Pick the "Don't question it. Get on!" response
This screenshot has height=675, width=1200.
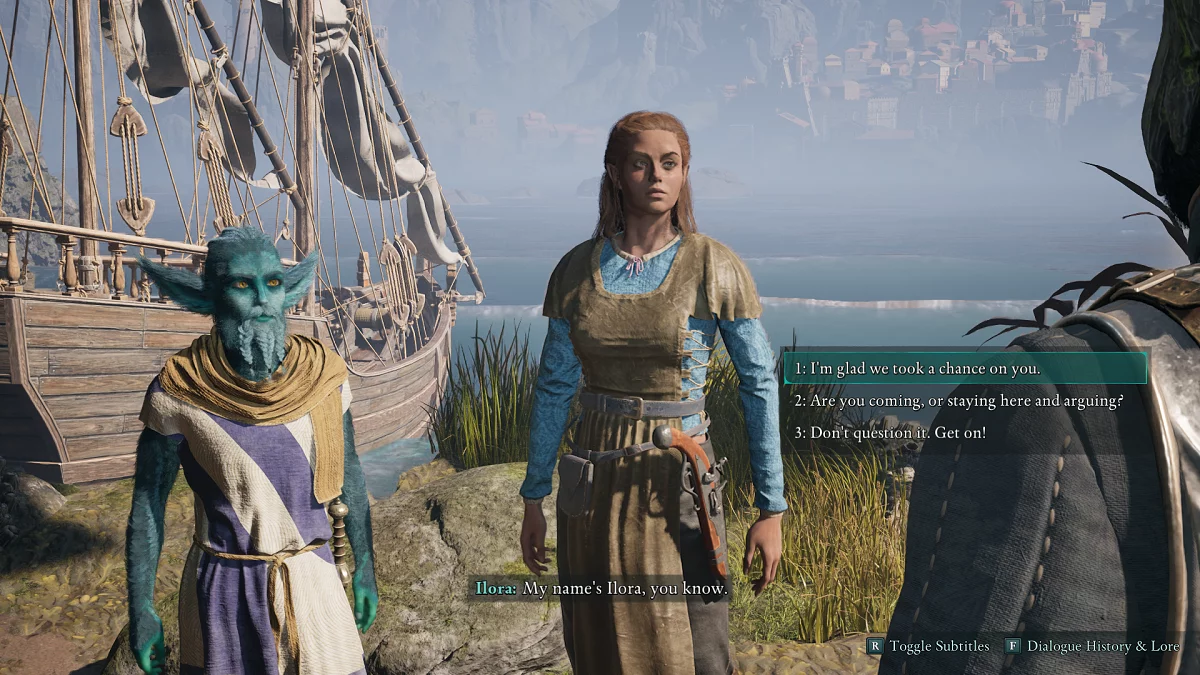(890, 433)
